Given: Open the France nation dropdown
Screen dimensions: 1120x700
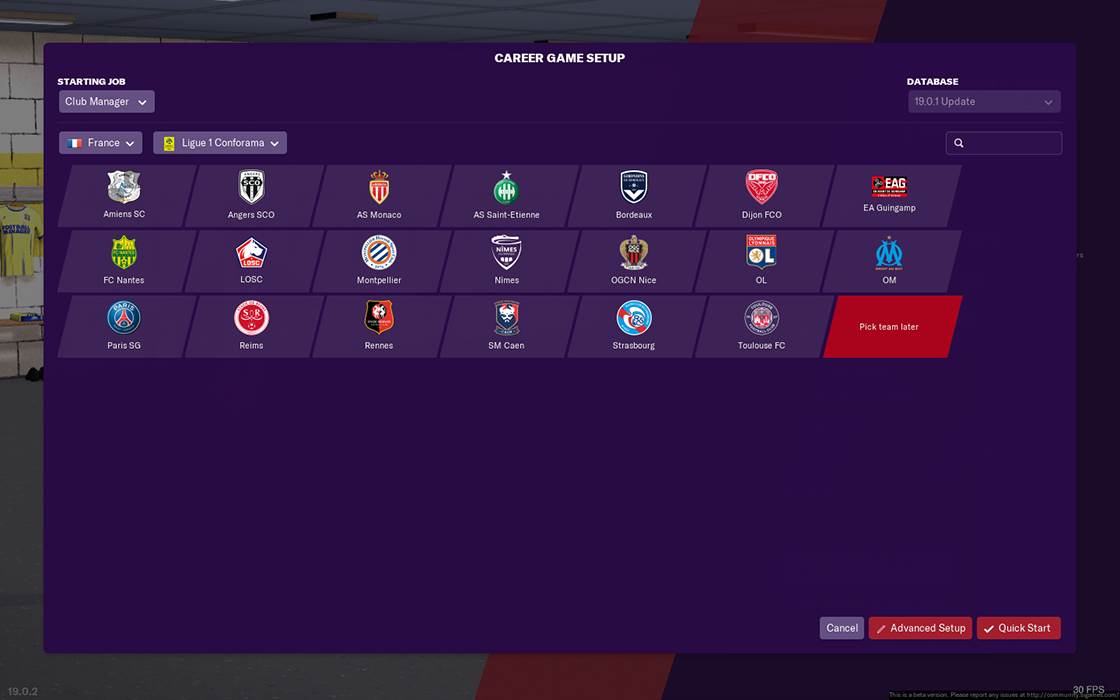Looking at the screenshot, I should click(100, 143).
